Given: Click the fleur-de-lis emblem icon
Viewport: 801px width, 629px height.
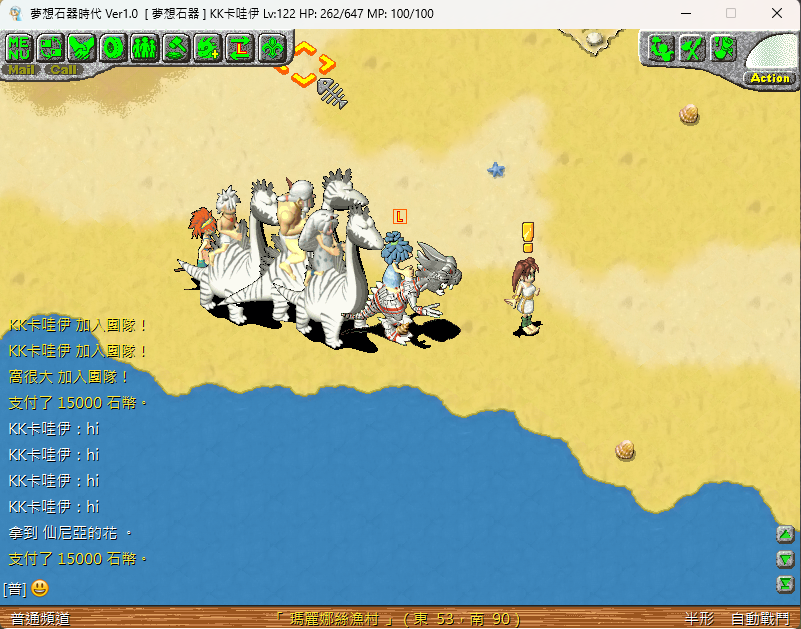Looking at the screenshot, I should click(x=271, y=47).
